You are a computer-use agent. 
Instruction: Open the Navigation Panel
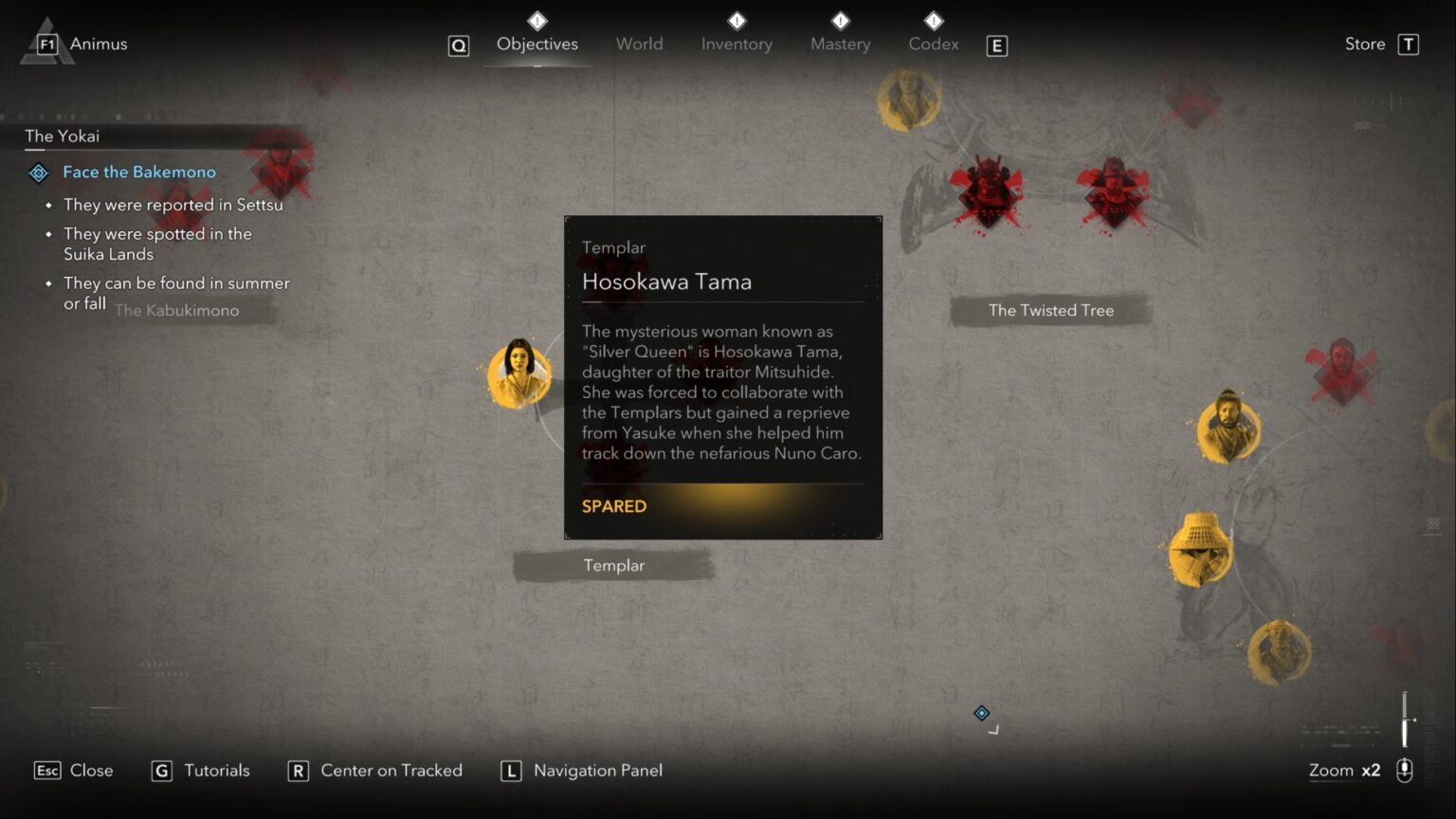pyautogui.click(x=597, y=771)
